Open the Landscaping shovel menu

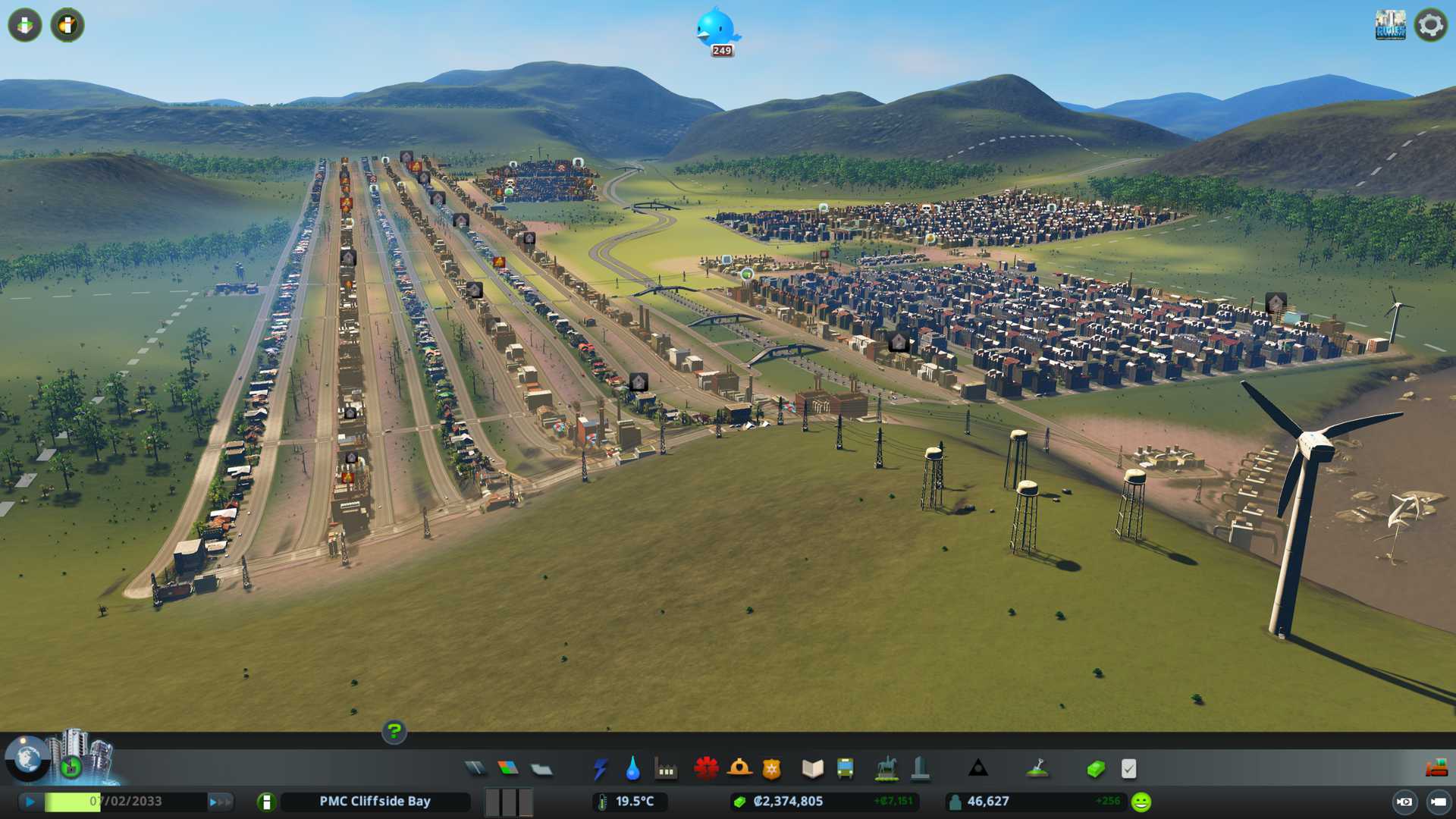1037,769
